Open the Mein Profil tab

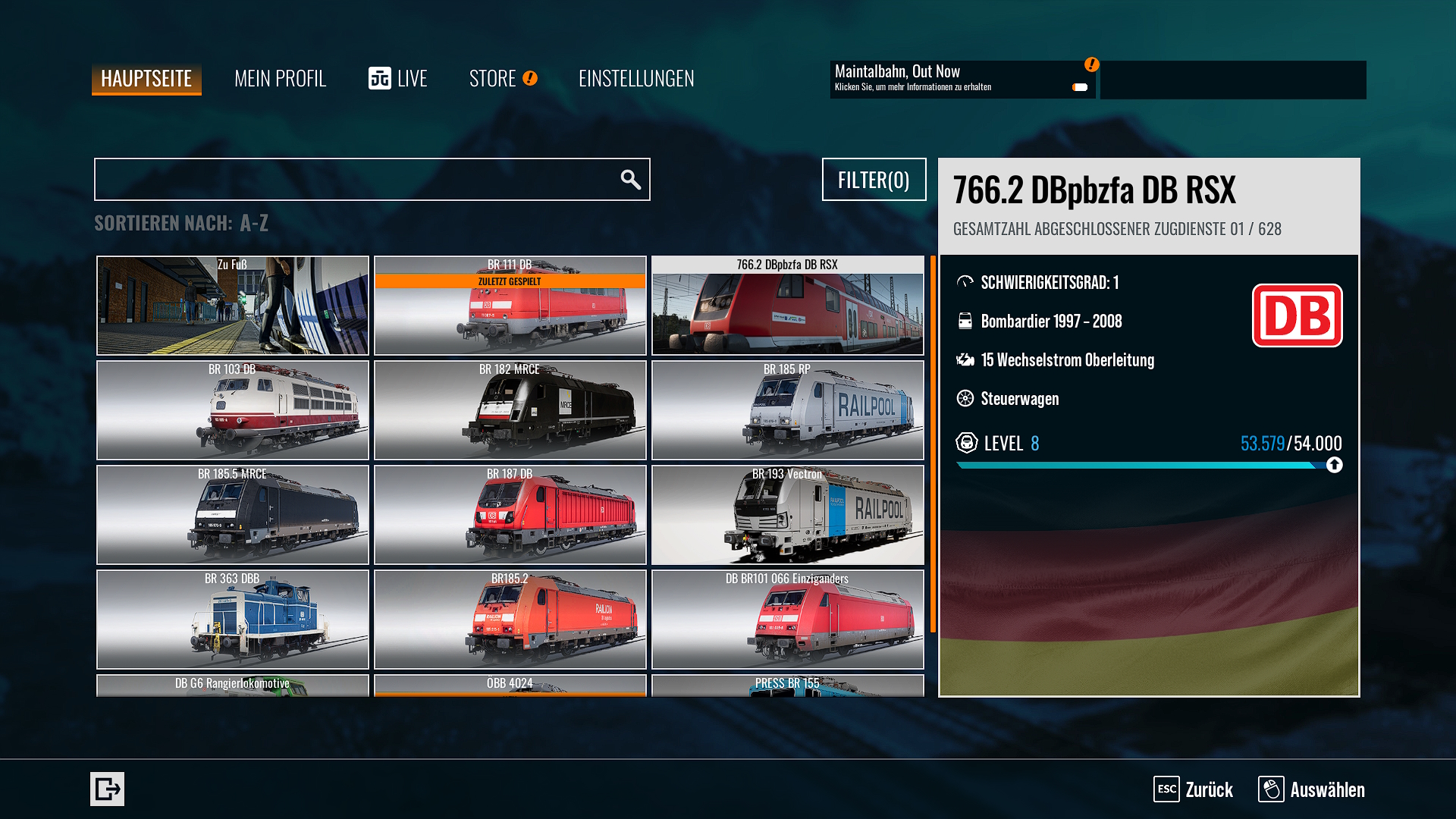280,79
